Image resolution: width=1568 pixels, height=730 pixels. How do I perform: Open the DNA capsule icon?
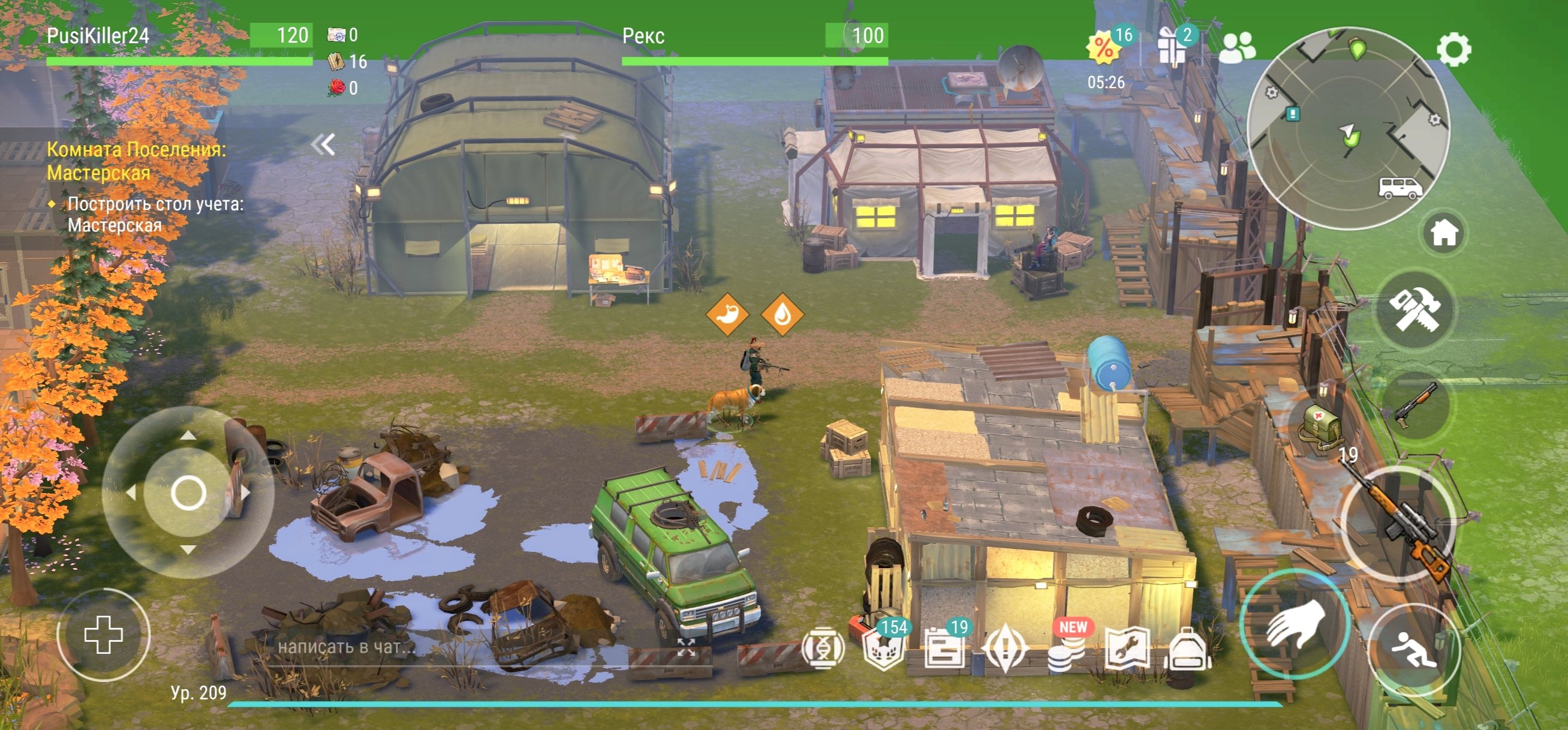tap(823, 648)
